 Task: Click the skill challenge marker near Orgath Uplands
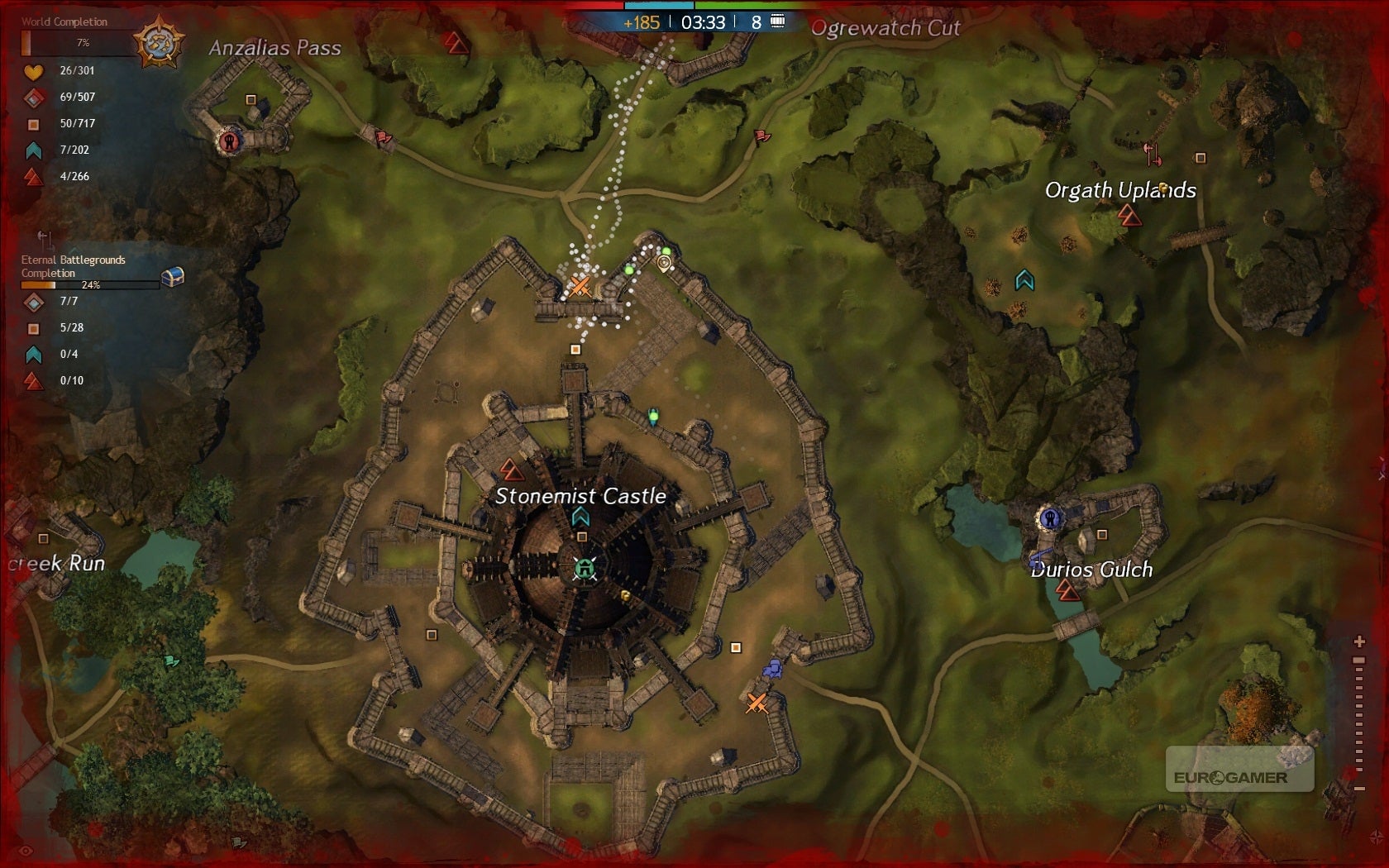1129,217
